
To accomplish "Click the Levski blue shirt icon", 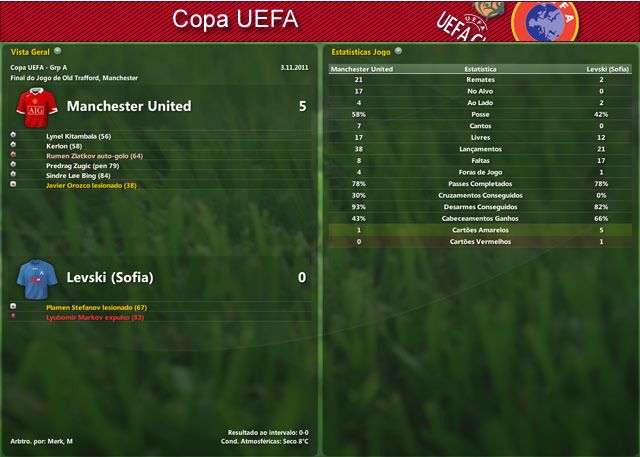I will pyautogui.click(x=35, y=277).
